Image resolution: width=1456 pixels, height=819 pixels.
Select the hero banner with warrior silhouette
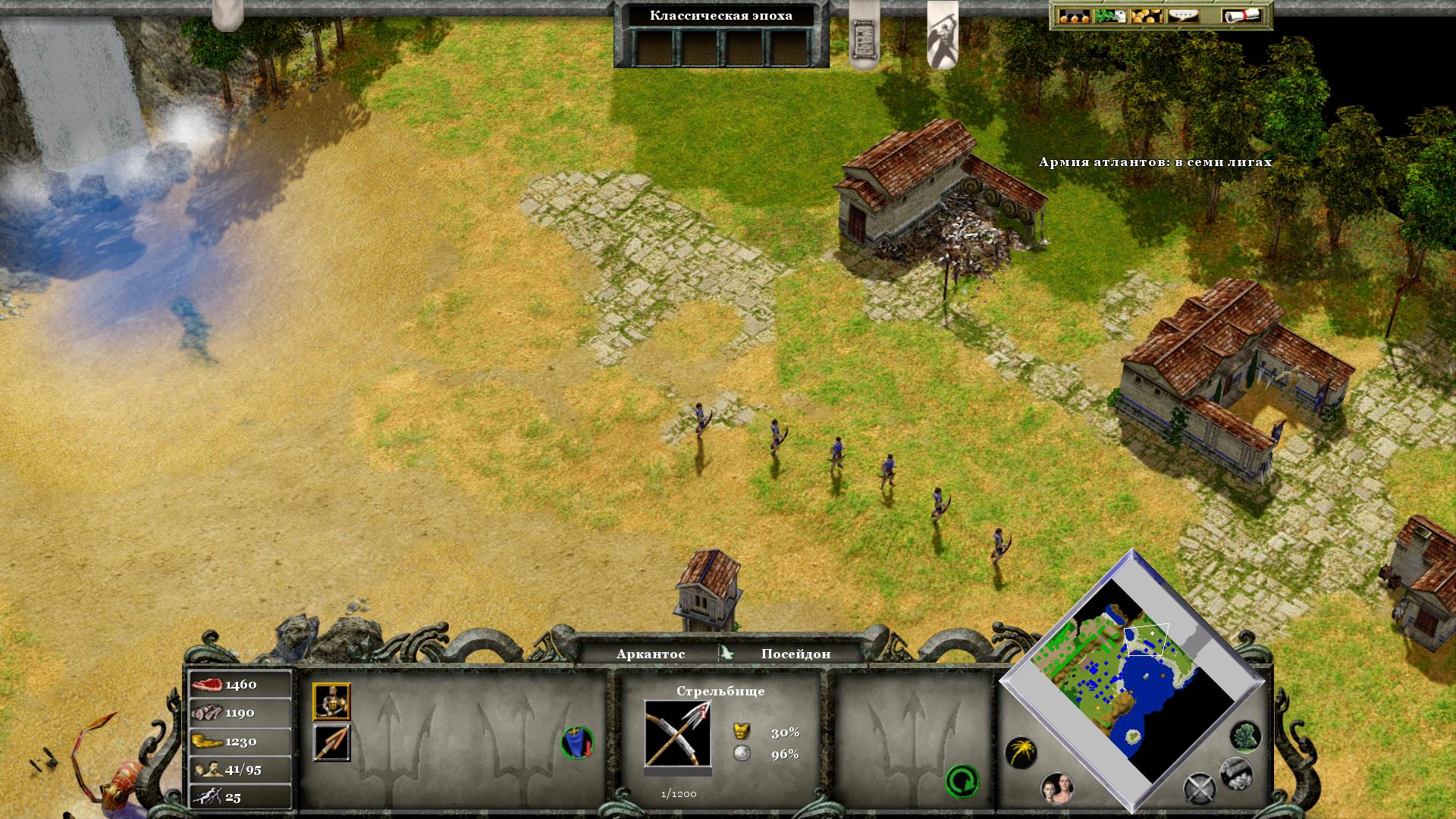[x=943, y=34]
